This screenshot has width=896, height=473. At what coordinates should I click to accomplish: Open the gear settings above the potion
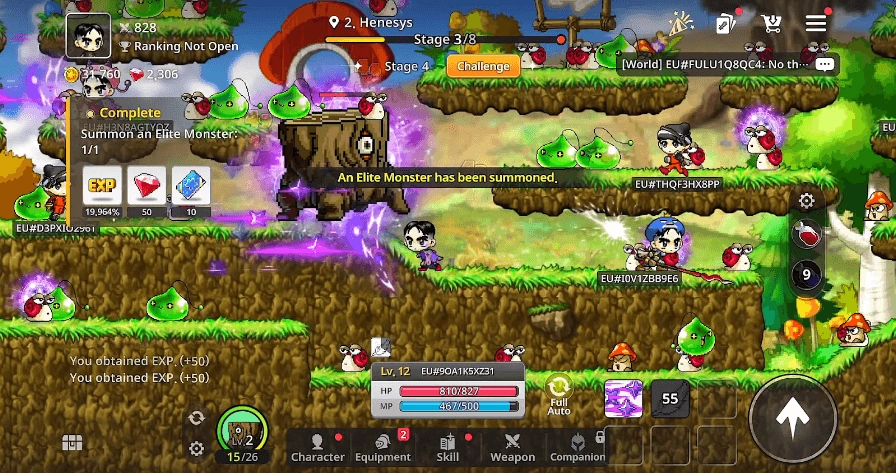[x=806, y=200]
